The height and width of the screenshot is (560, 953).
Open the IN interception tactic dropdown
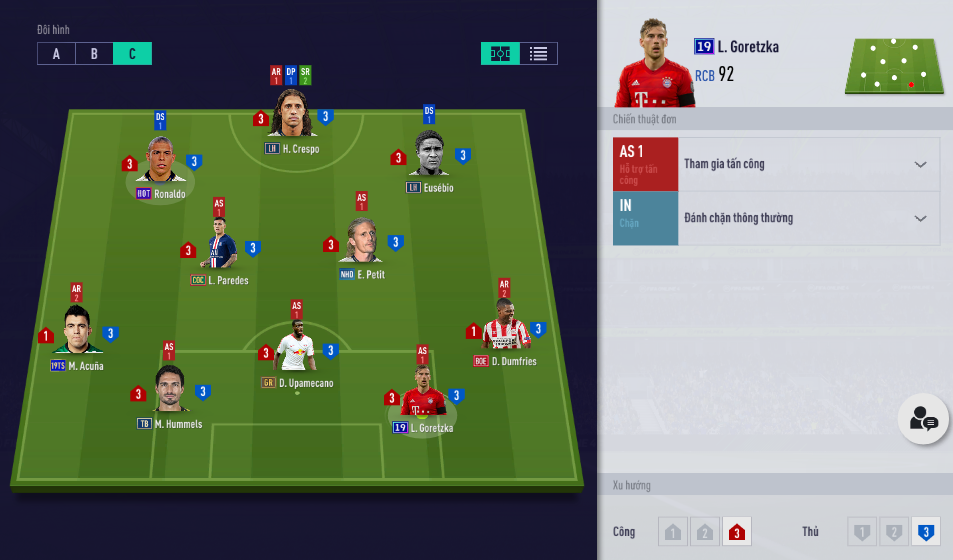[808, 219]
